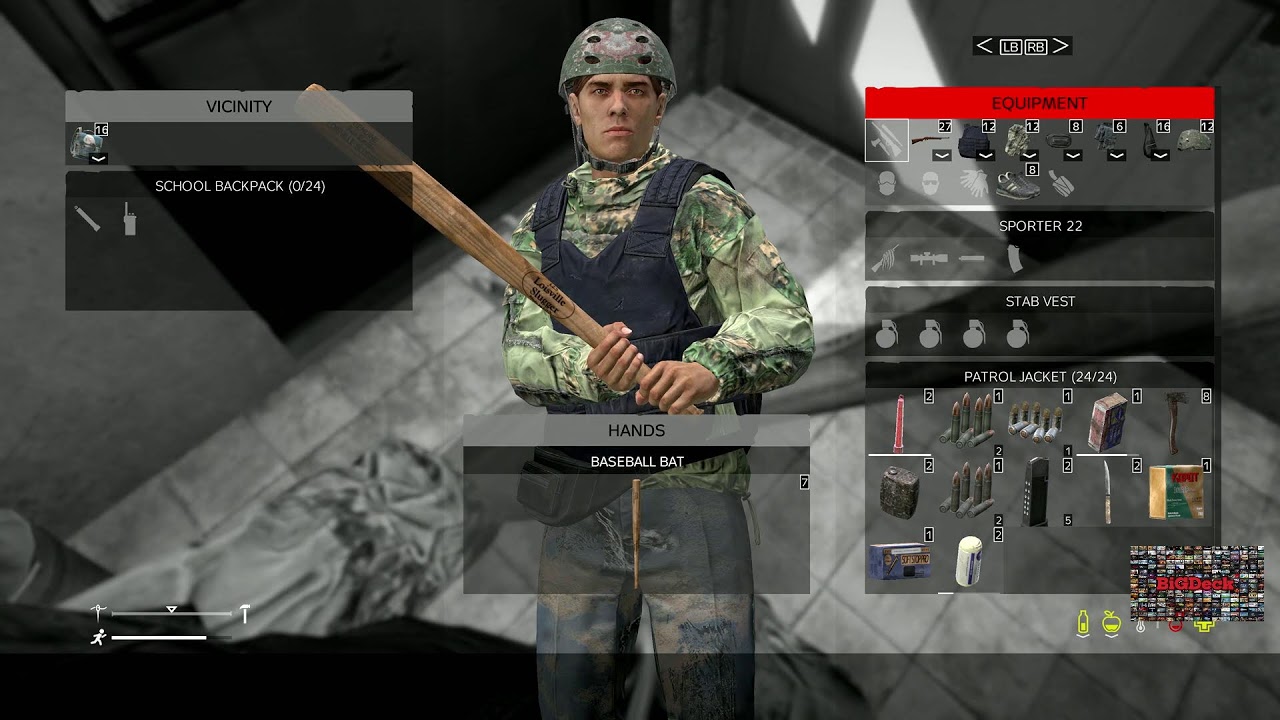Select the pistol magazine in Patrol Jacket

(x=1038, y=492)
